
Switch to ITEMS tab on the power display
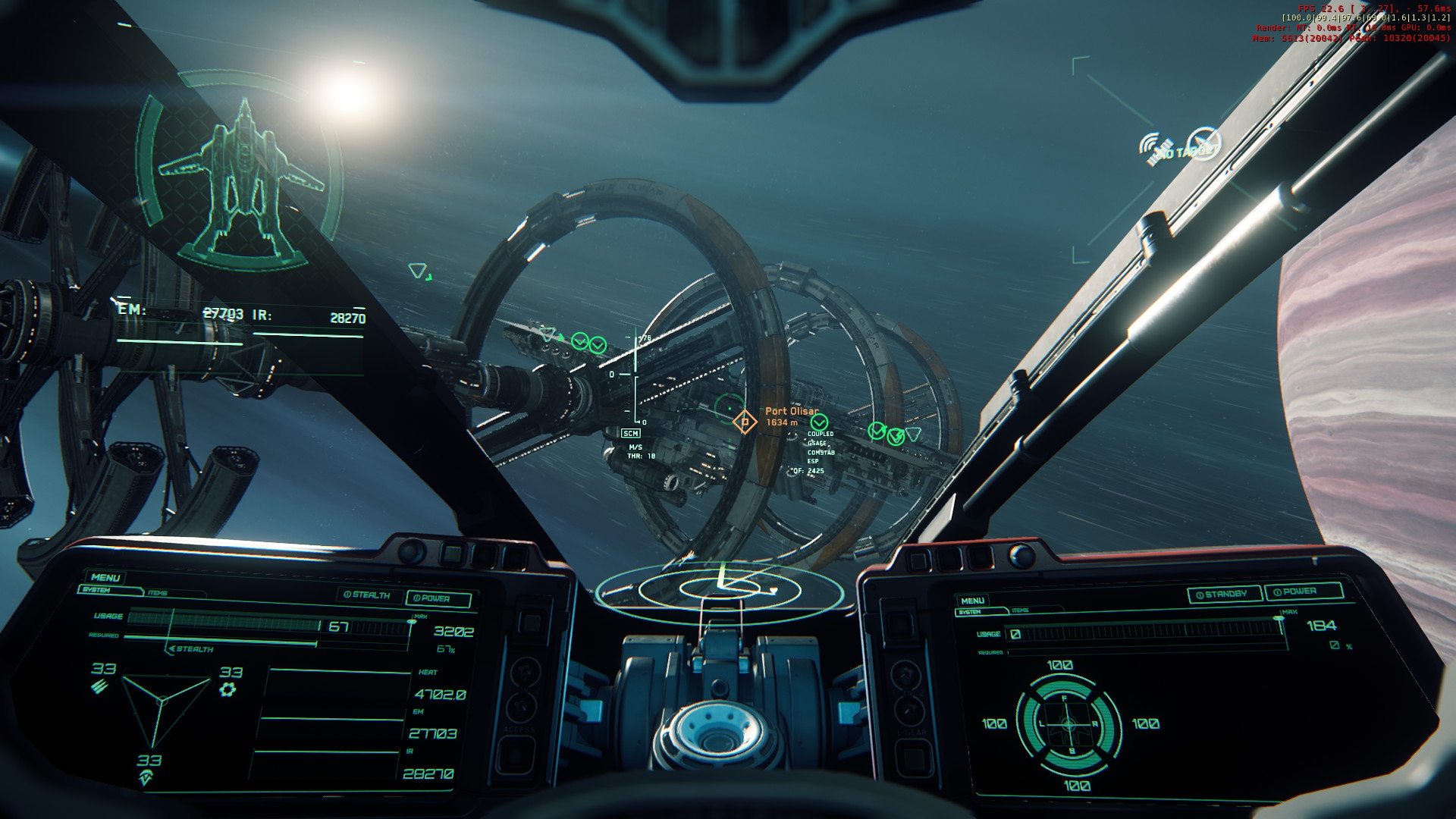158,592
